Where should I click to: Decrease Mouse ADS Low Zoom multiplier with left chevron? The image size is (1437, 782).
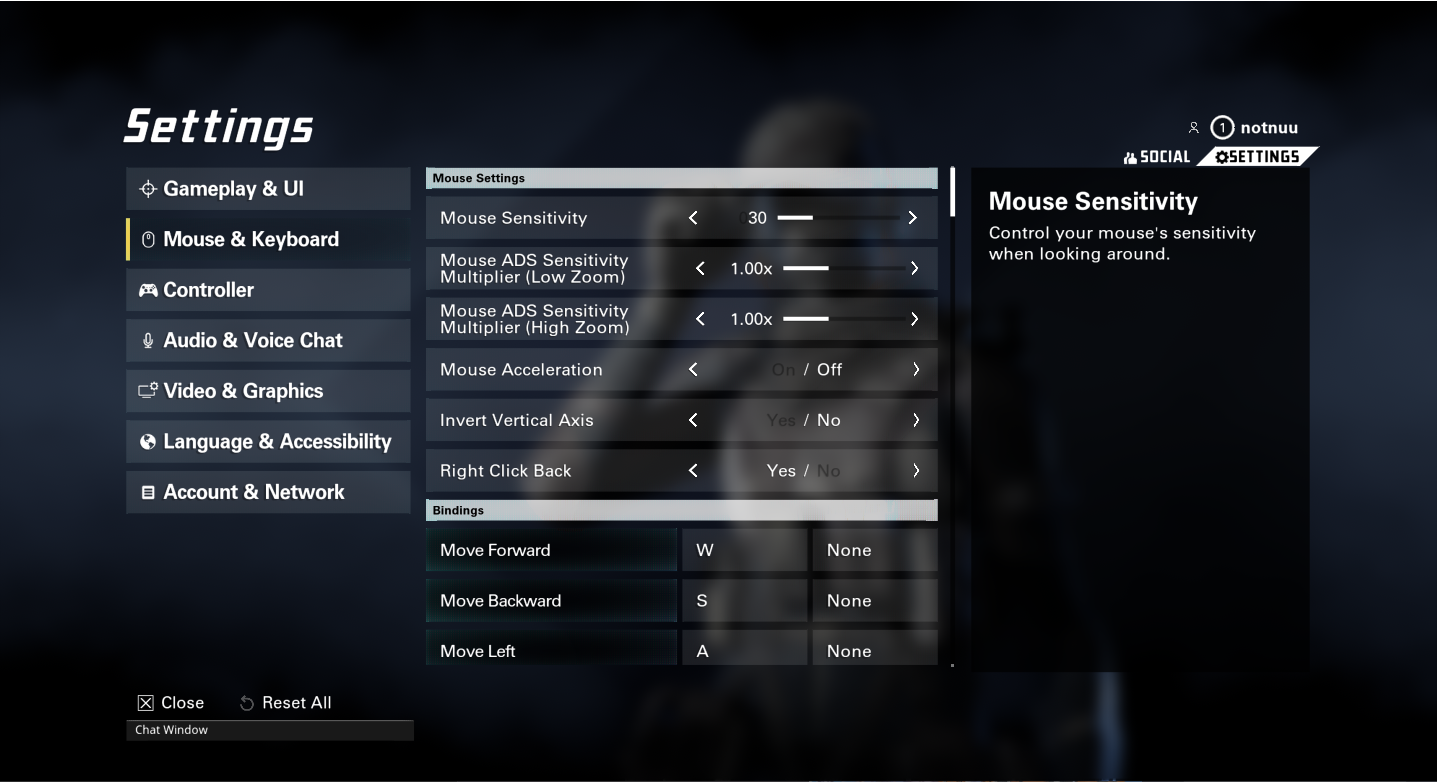[701, 268]
